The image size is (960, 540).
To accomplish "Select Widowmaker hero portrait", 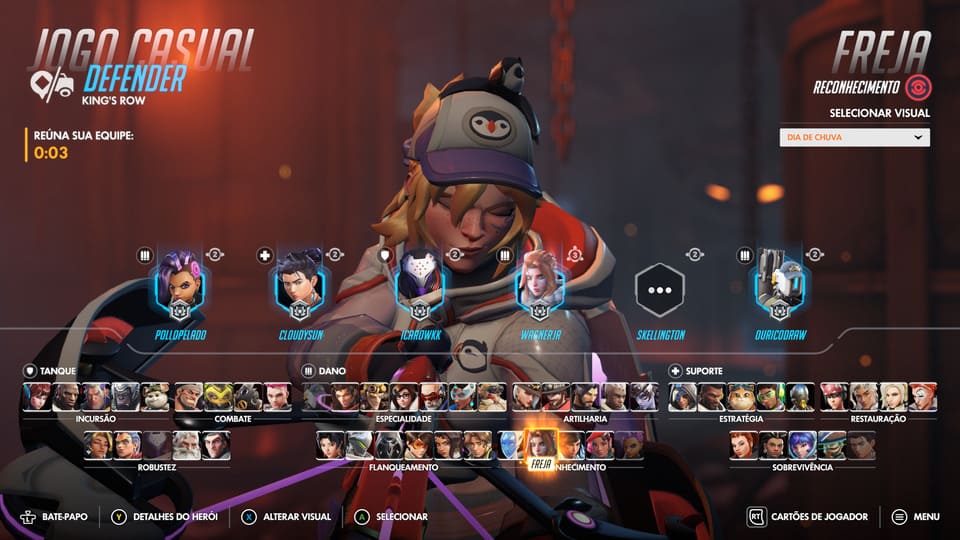I will (644, 396).
